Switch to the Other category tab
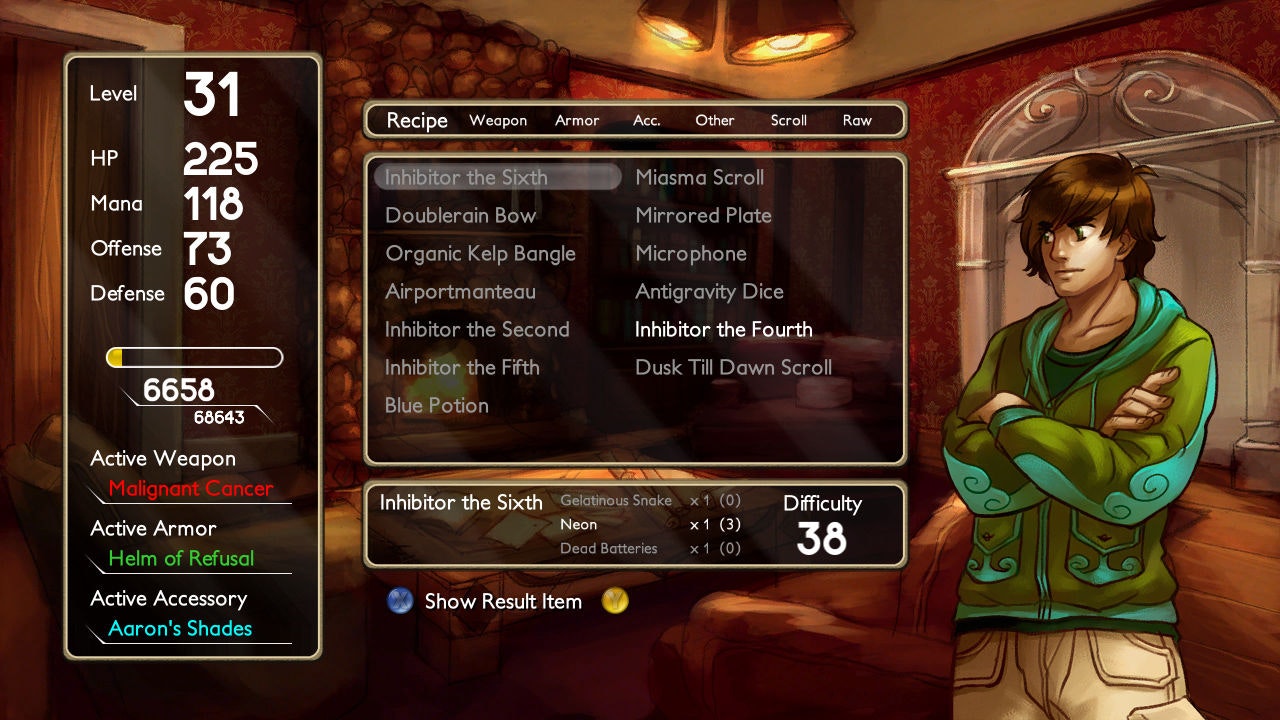This screenshot has width=1280, height=720. click(715, 121)
